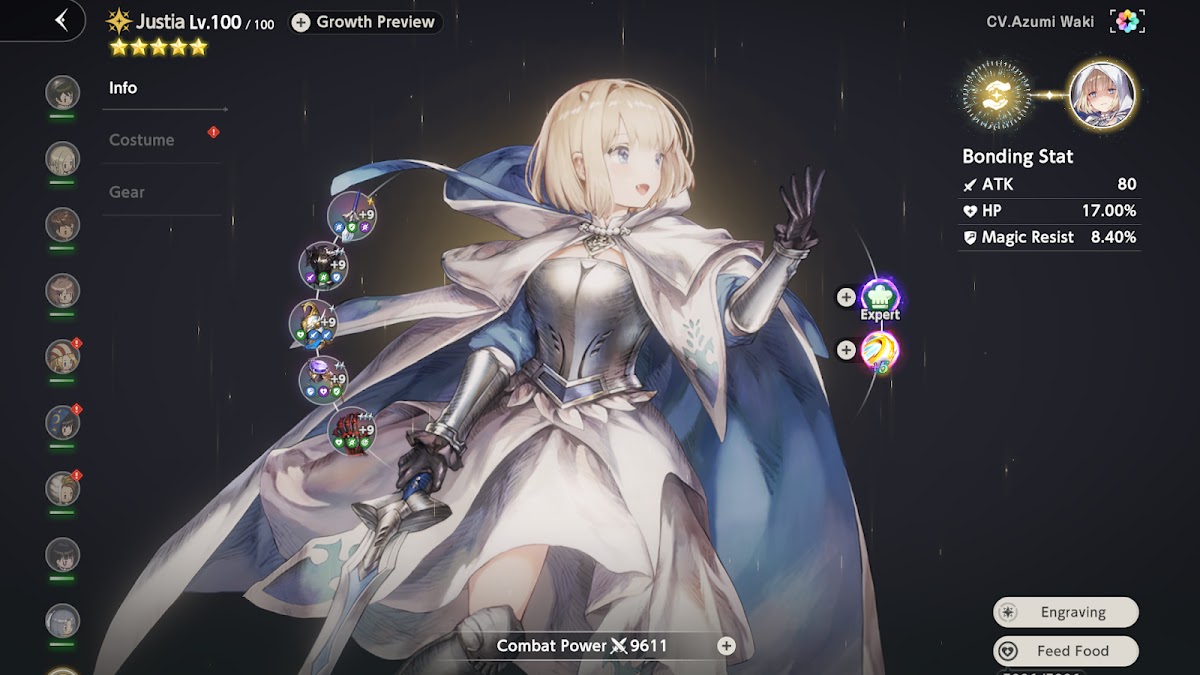The height and width of the screenshot is (675, 1200).
Task: Inspect the dark body armor gear slot
Action: tap(323, 265)
